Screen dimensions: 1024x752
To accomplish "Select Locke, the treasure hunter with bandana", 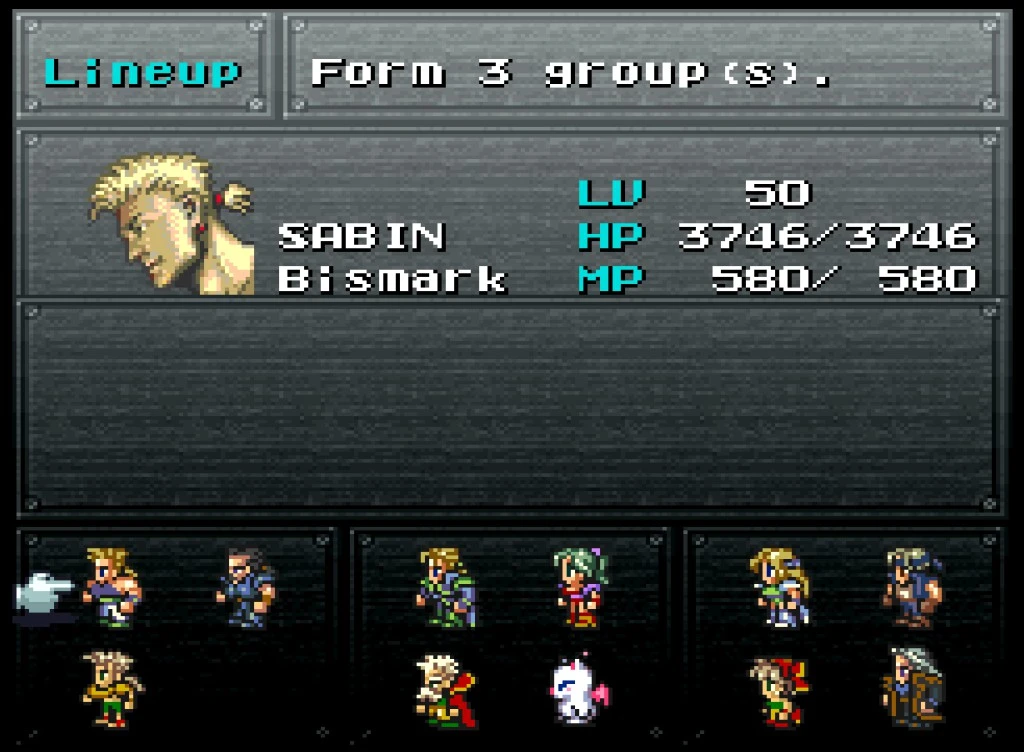I will tap(913, 588).
